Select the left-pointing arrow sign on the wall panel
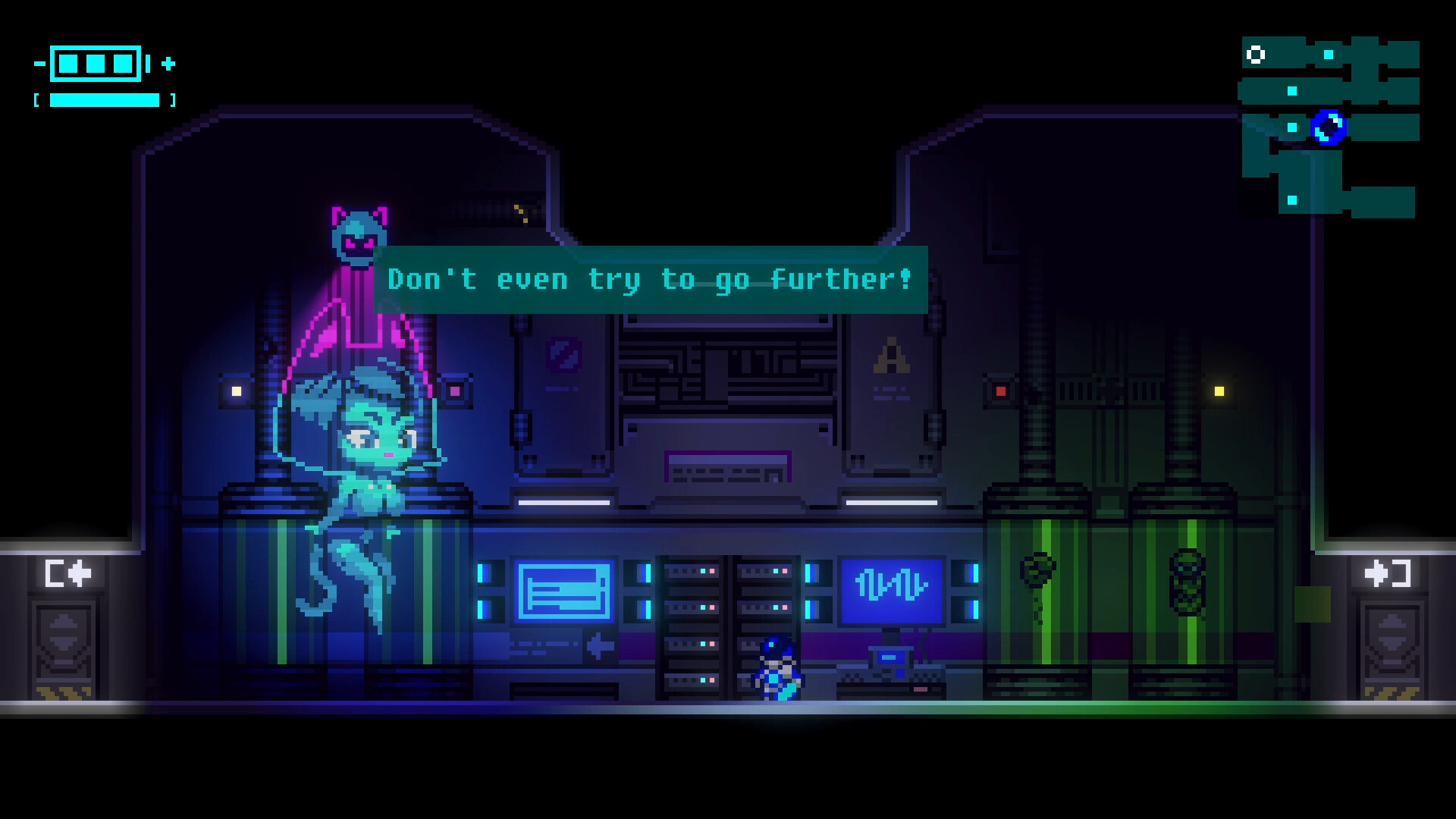This screenshot has height=819, width=1456. pos(599,647)
